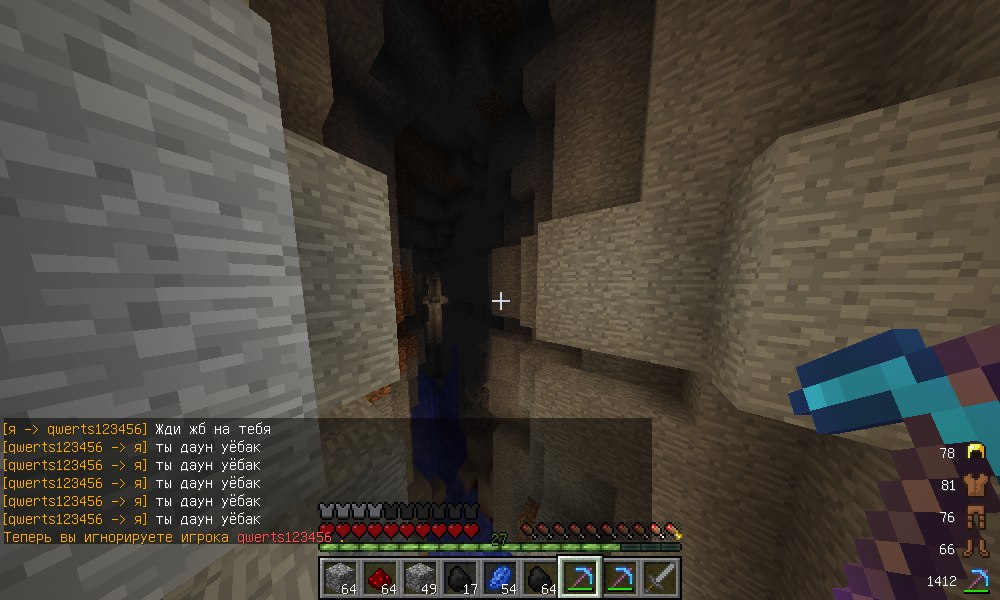Pick the lapis lazuli hotbar slot

click(499, 578)
